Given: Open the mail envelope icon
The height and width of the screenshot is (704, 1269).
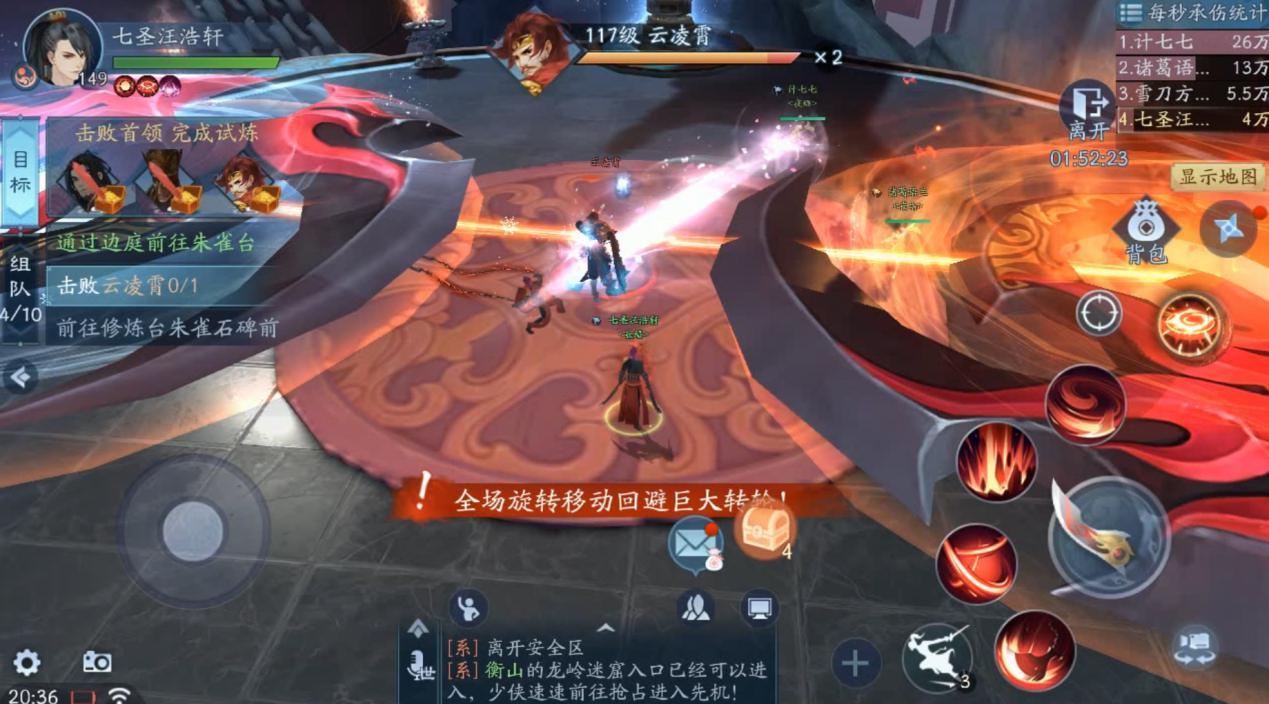Looking at the screenshot, I should coord(696,544).
